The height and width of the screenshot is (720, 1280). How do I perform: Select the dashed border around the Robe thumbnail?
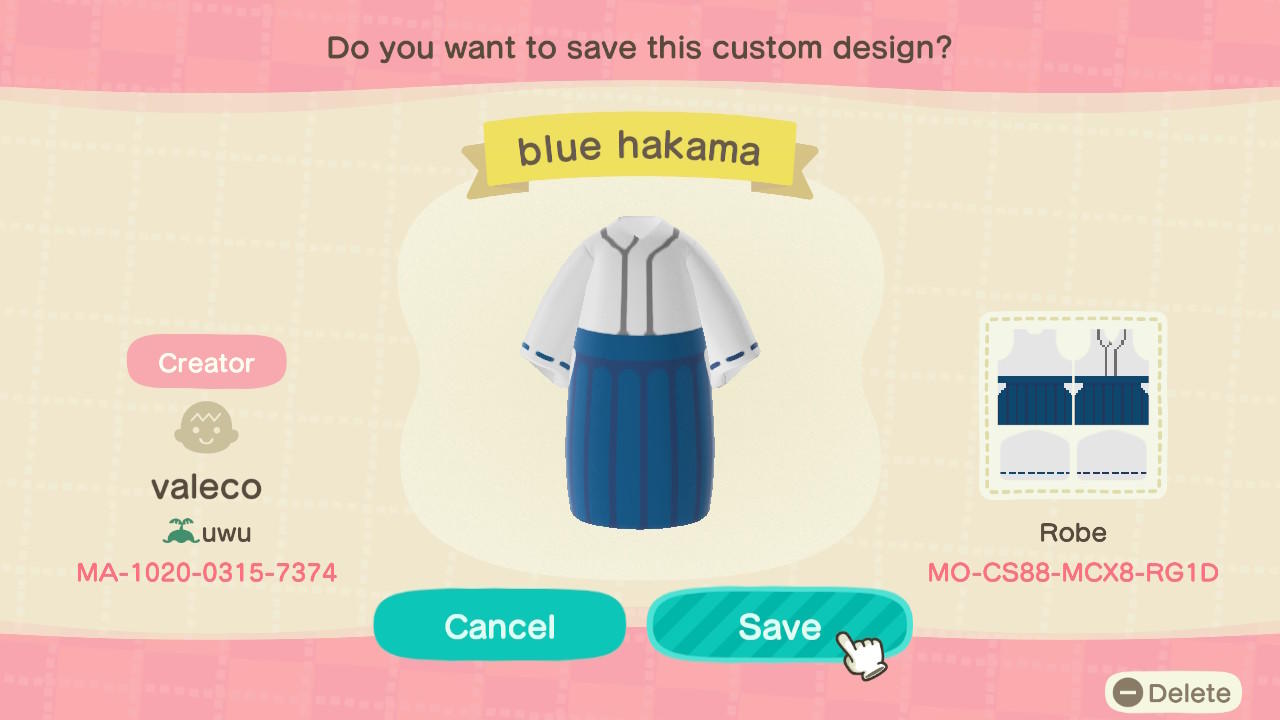(1073, 316)
